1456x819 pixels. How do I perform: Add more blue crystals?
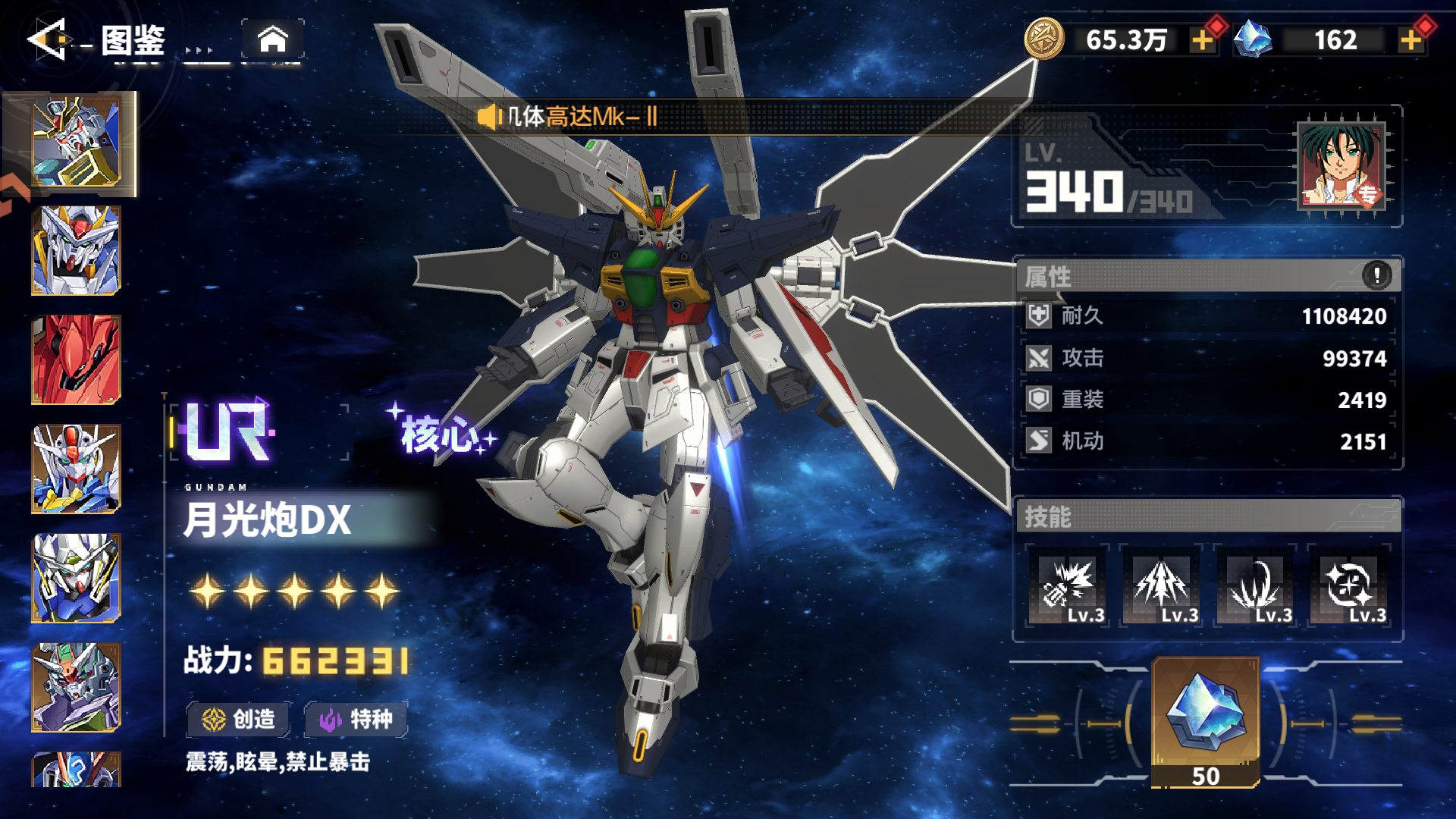(x=1410, y=40)
